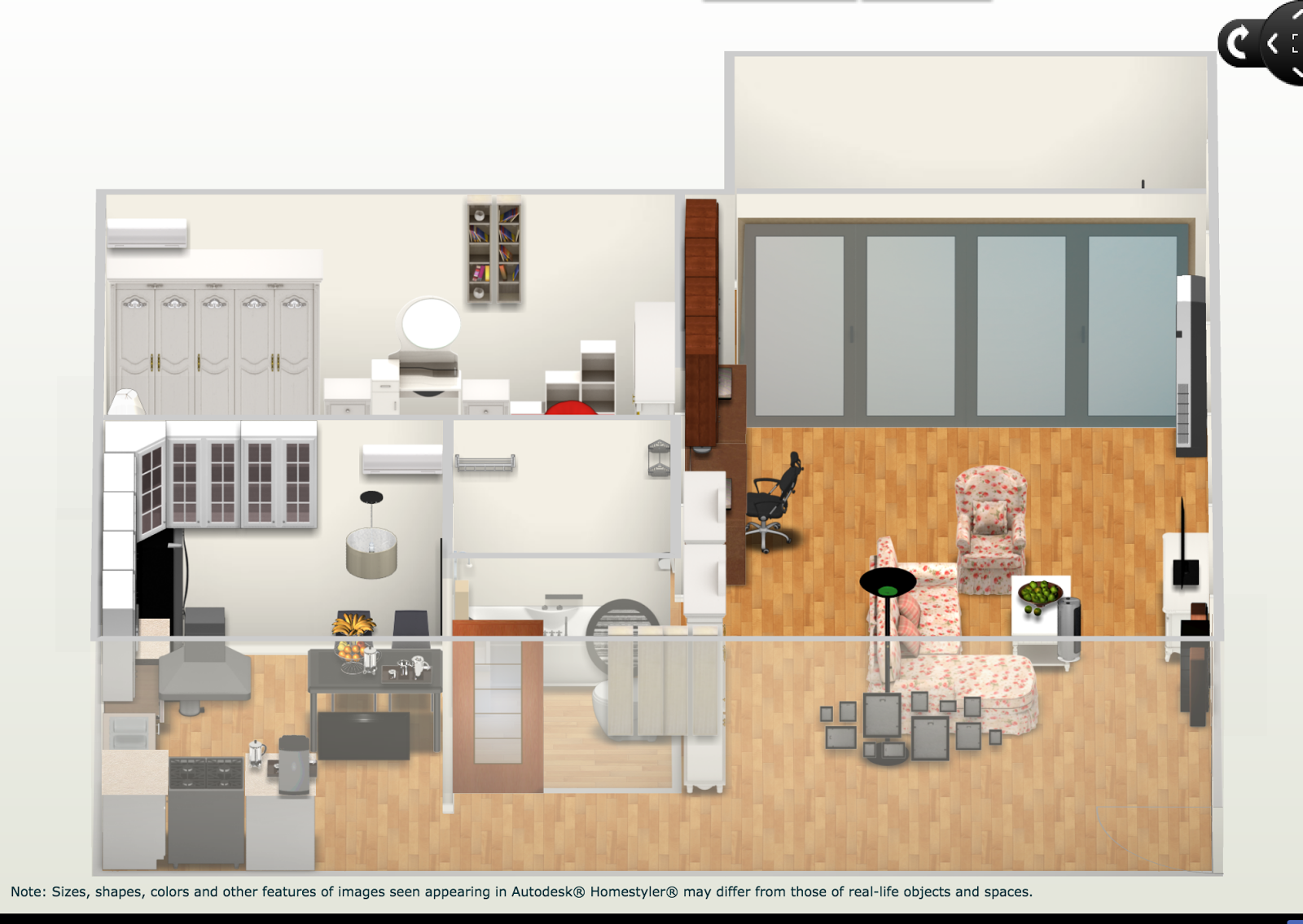Click the small icon in the bottom-right corner

(1296, 922)
